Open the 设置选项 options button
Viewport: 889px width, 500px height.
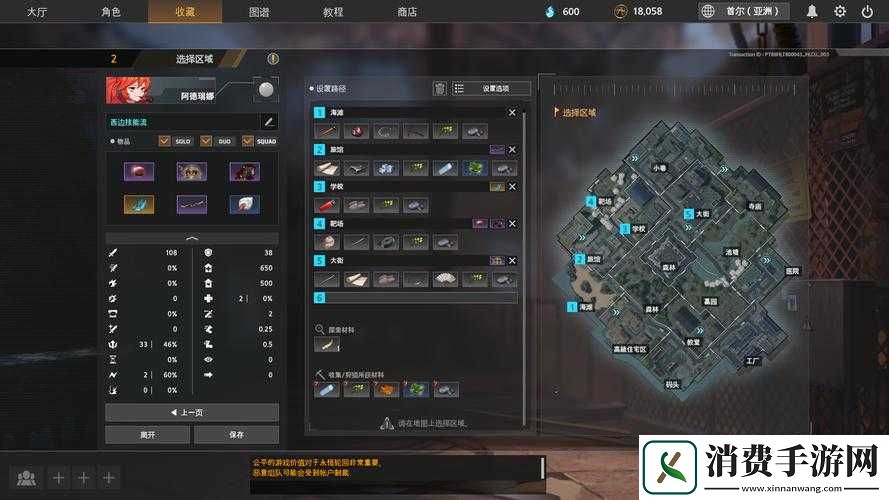point(491,88)
